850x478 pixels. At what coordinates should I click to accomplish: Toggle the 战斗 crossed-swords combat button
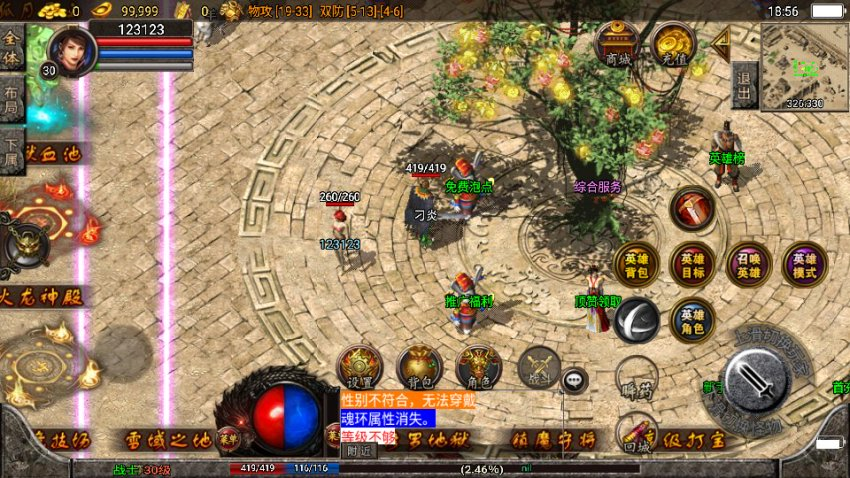coord(538,367)
